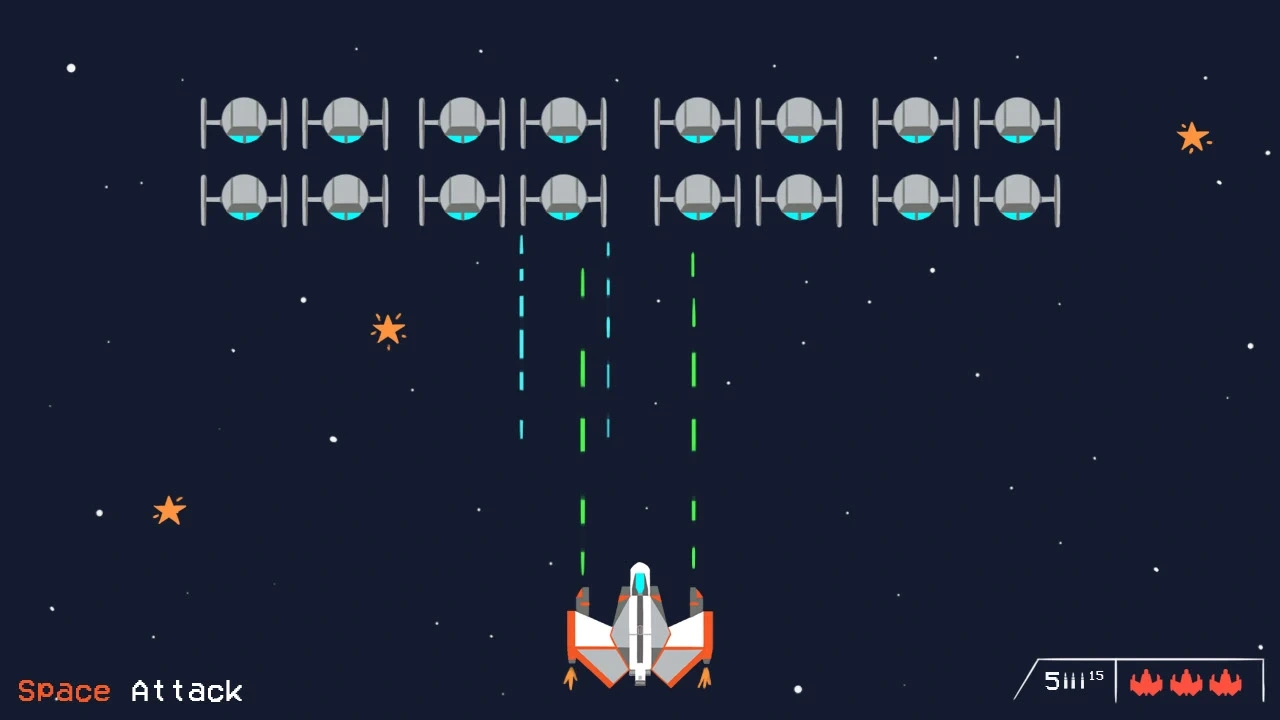Image resolution: width=1280 pixels, height=720 pixels.
Task: Click the white 'Attack' title text
Action: click(185, 691)
